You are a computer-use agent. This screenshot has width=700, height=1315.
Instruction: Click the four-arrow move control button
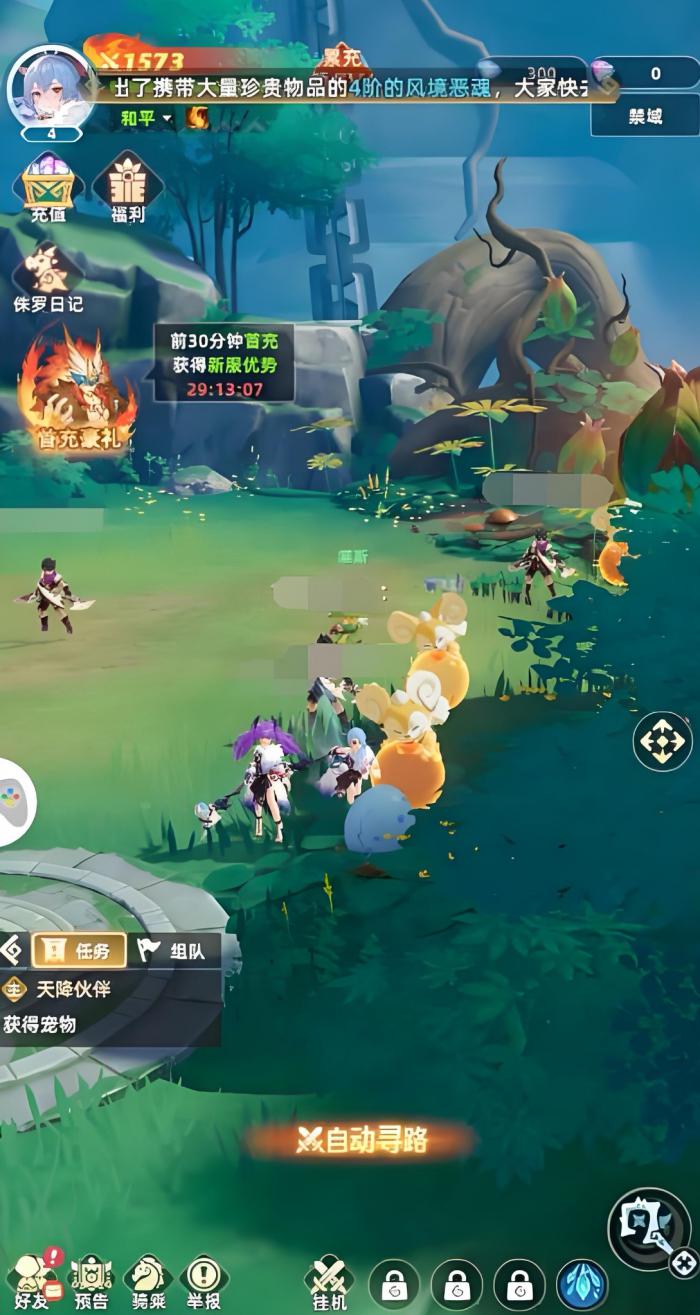[662, 742]
